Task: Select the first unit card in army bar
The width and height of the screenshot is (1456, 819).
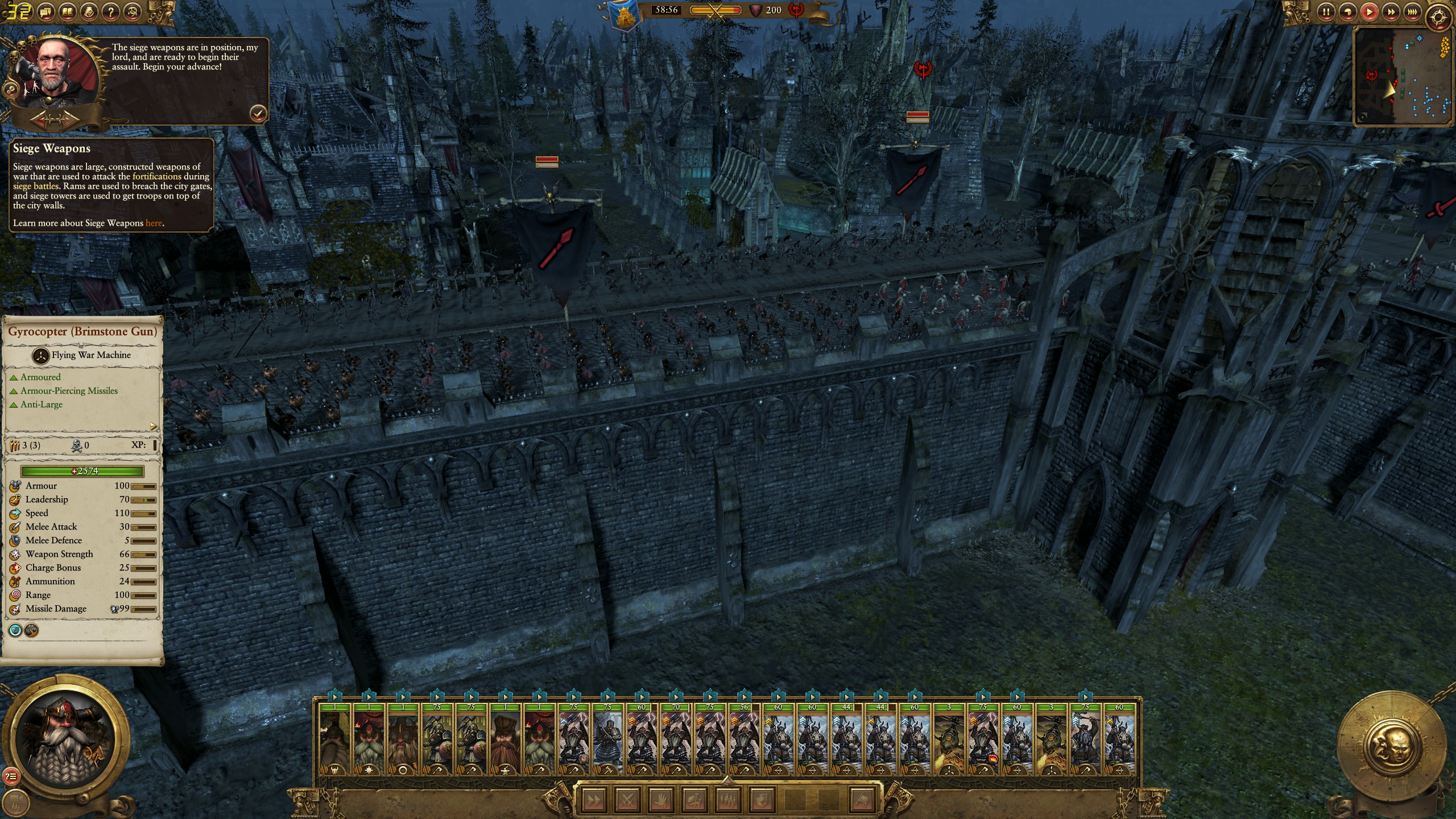Action: tap(334, 739)
